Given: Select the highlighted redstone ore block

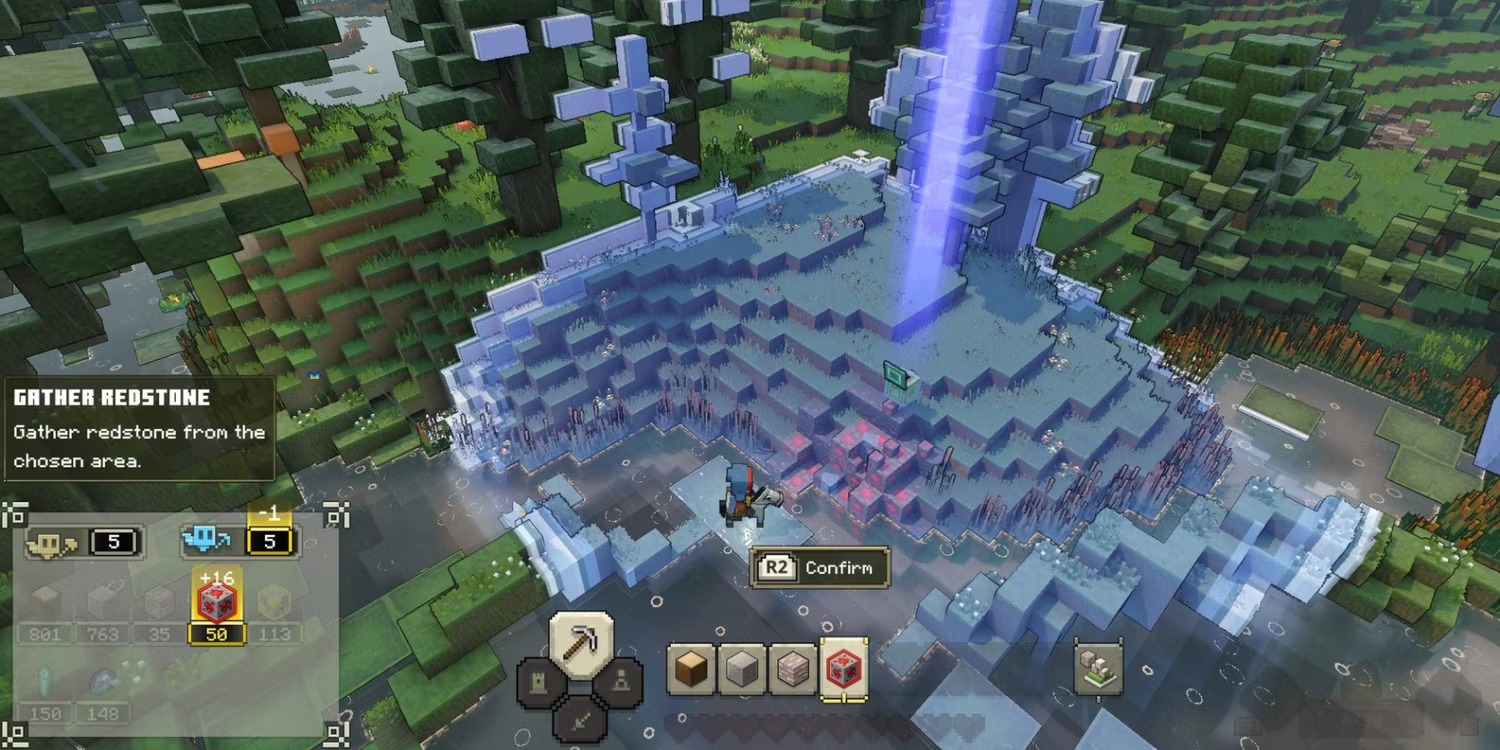Looking at the screenshot, I should [845, 668].
